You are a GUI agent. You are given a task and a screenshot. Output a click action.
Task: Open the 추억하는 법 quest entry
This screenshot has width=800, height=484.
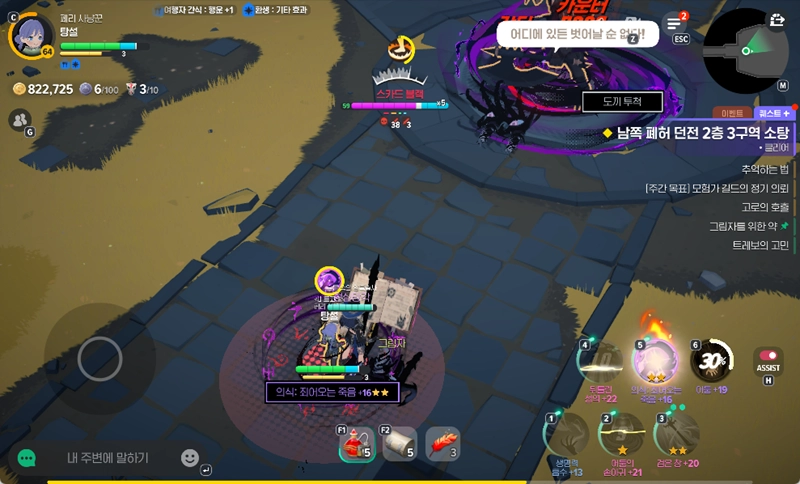point(764,169)
